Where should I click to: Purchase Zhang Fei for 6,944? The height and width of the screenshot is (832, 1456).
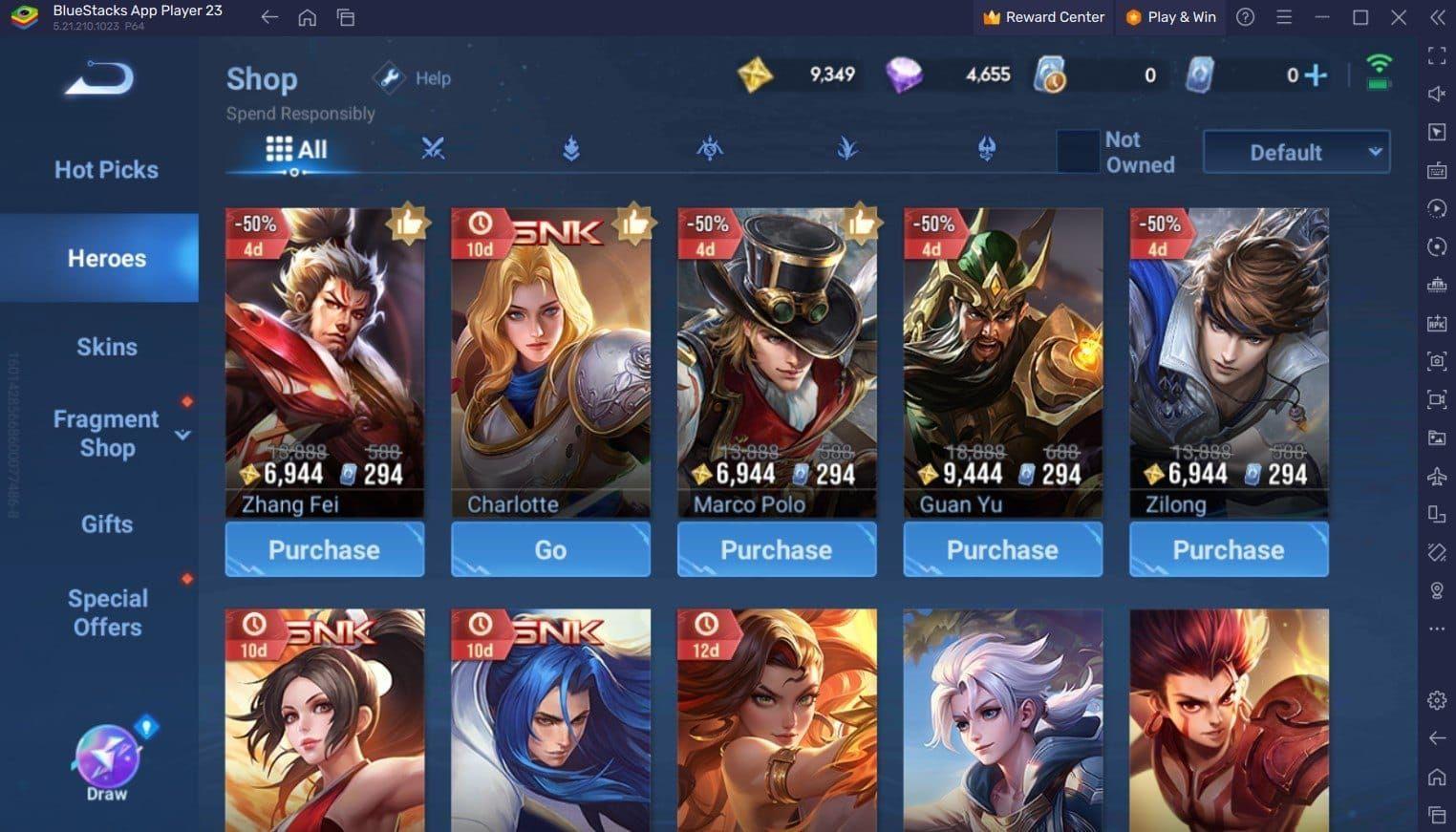(324, 549)
